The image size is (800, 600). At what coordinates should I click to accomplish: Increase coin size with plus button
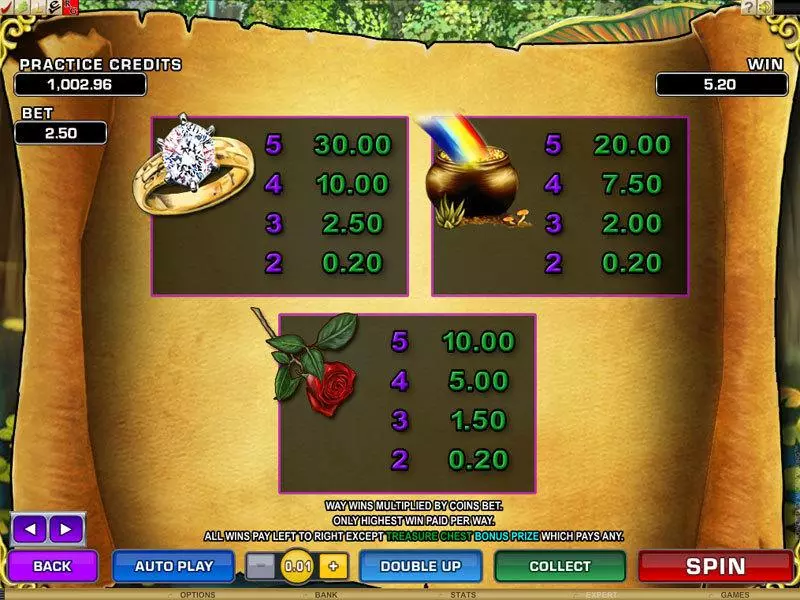[333, 566]
